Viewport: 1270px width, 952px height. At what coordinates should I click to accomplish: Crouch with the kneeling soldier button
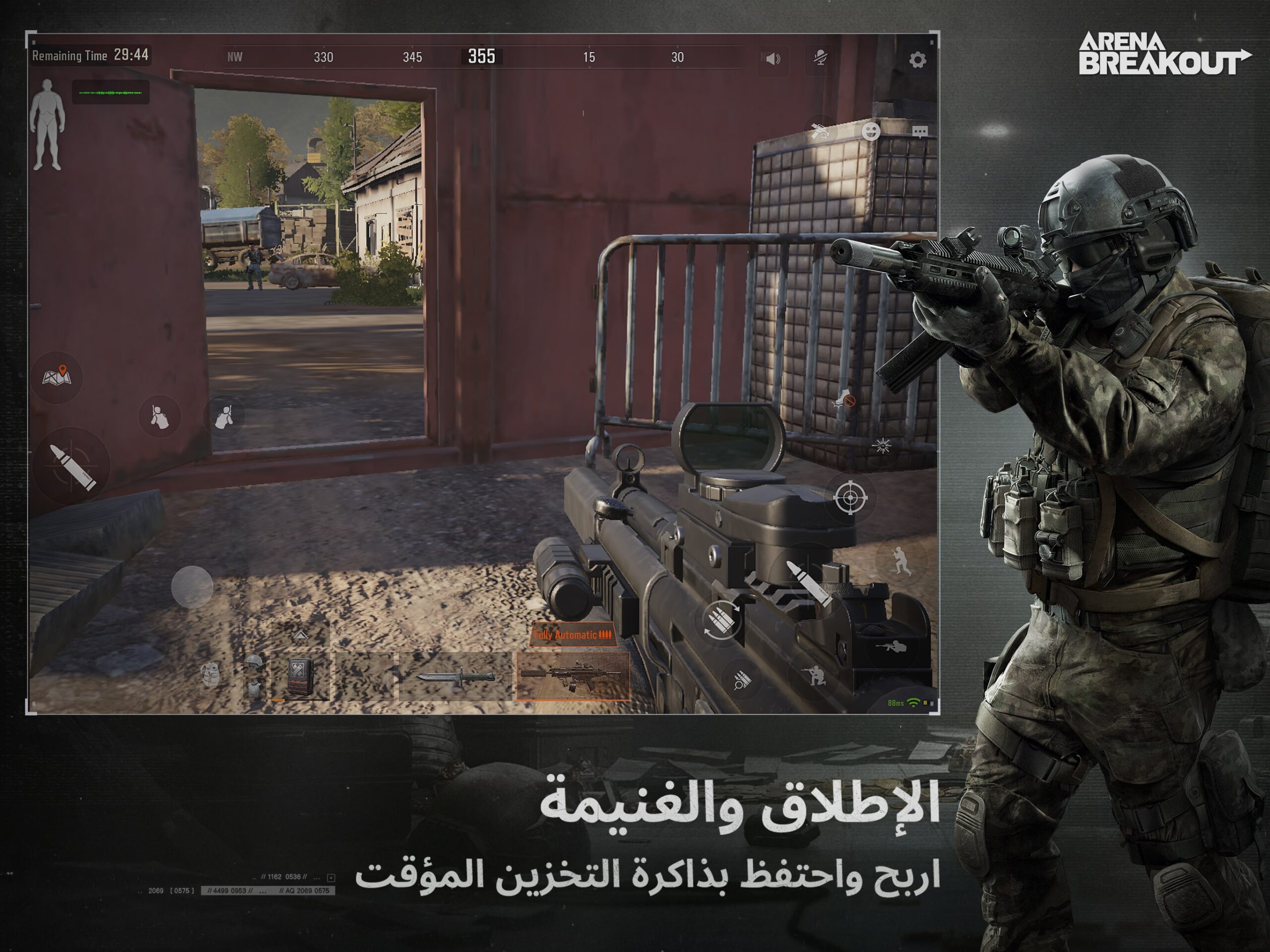click(x=814, y=675)
